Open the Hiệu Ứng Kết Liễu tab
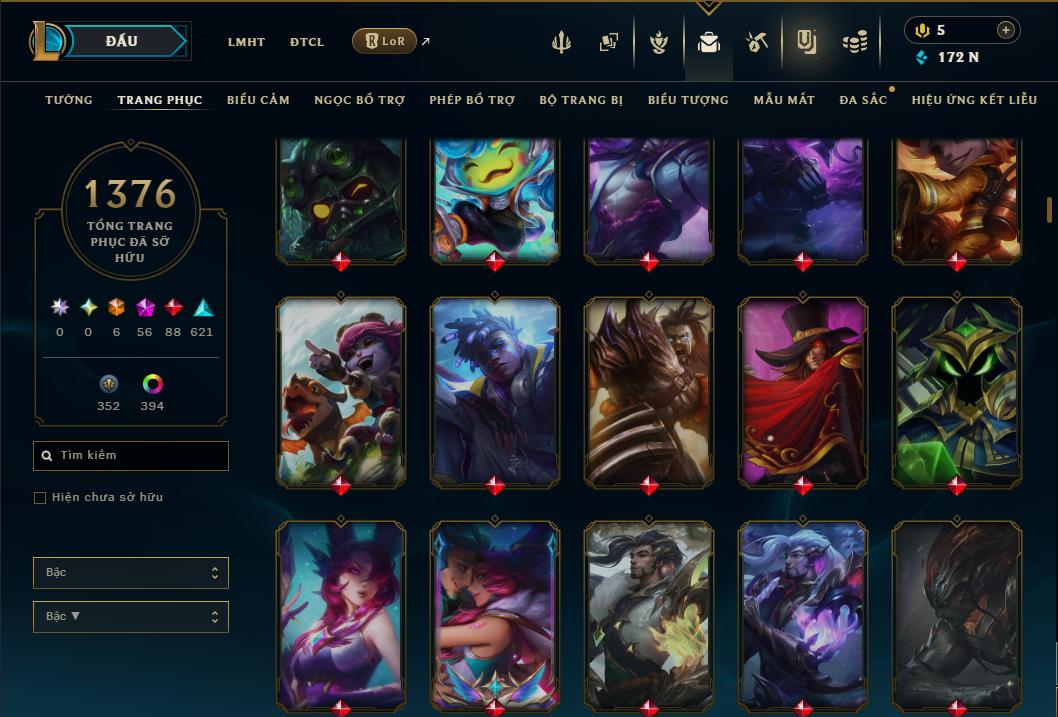 [975, 100]
